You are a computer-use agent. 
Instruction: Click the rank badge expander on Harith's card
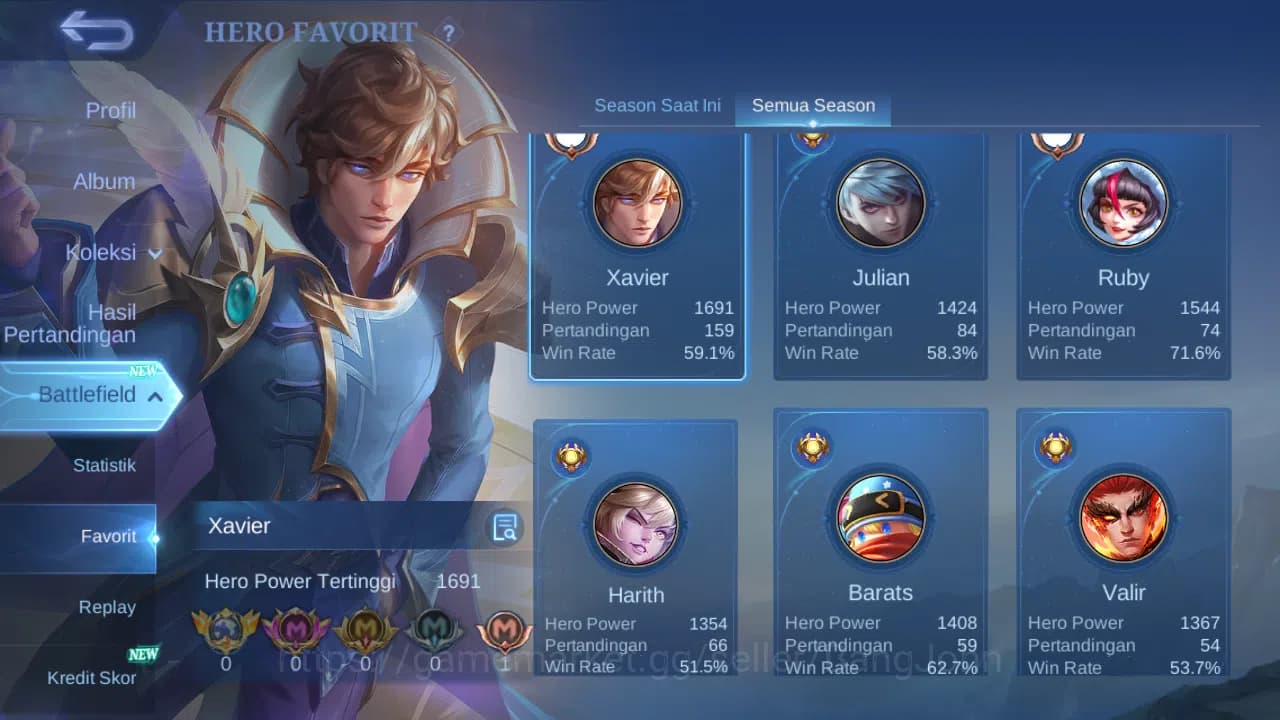coord(570,455)
